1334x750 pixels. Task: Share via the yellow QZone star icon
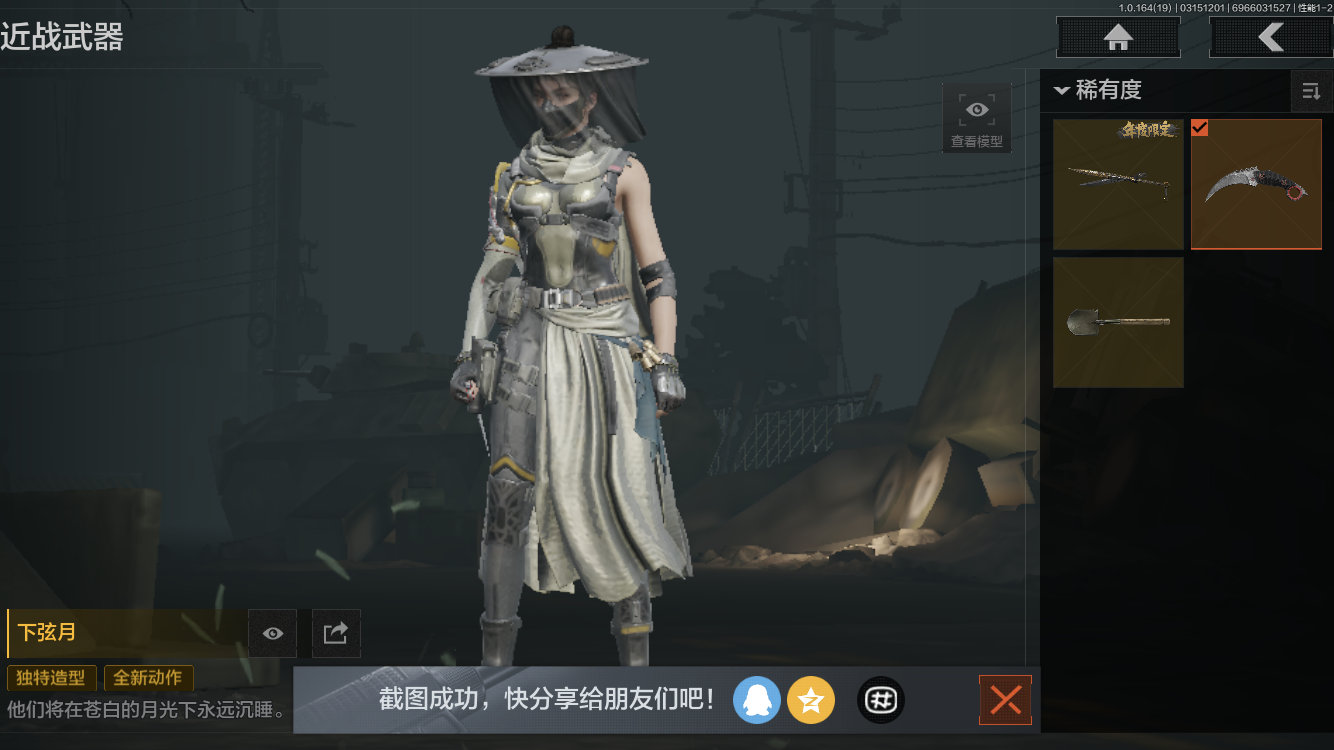coord(811,700)
